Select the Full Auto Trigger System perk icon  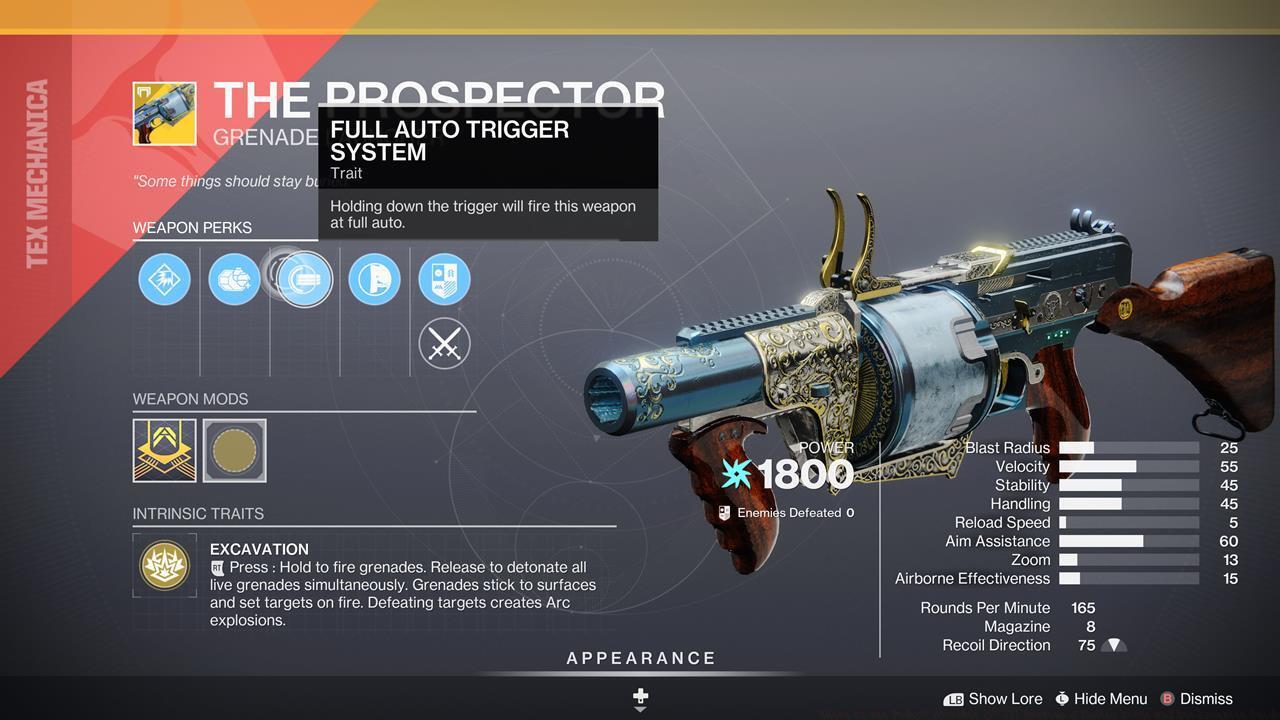pos(303,279)
